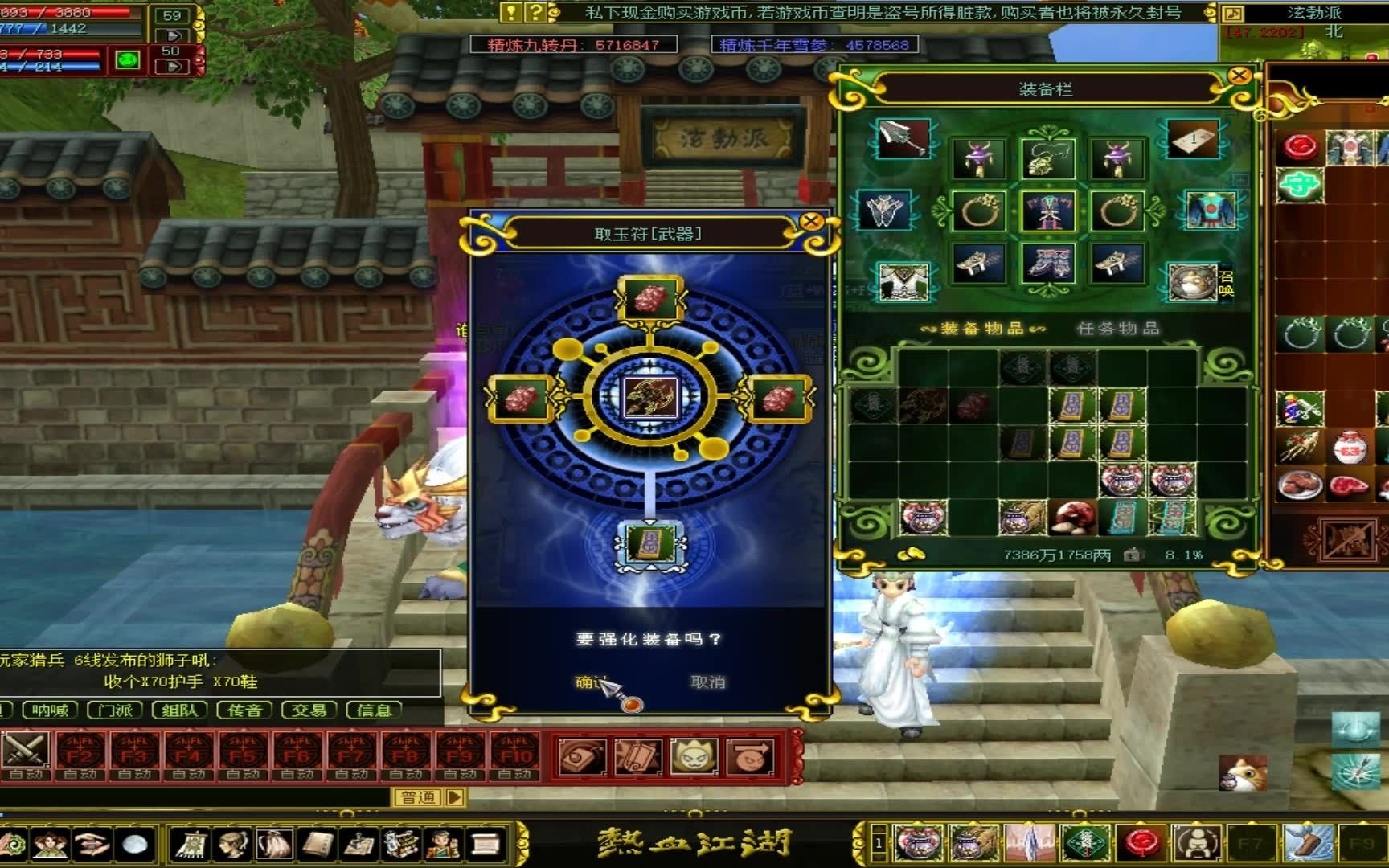The height and width of the screenshot is (868, 1389).
Task: Select the equipped weapon slot in 装备栏
Action: click(903, 139)
